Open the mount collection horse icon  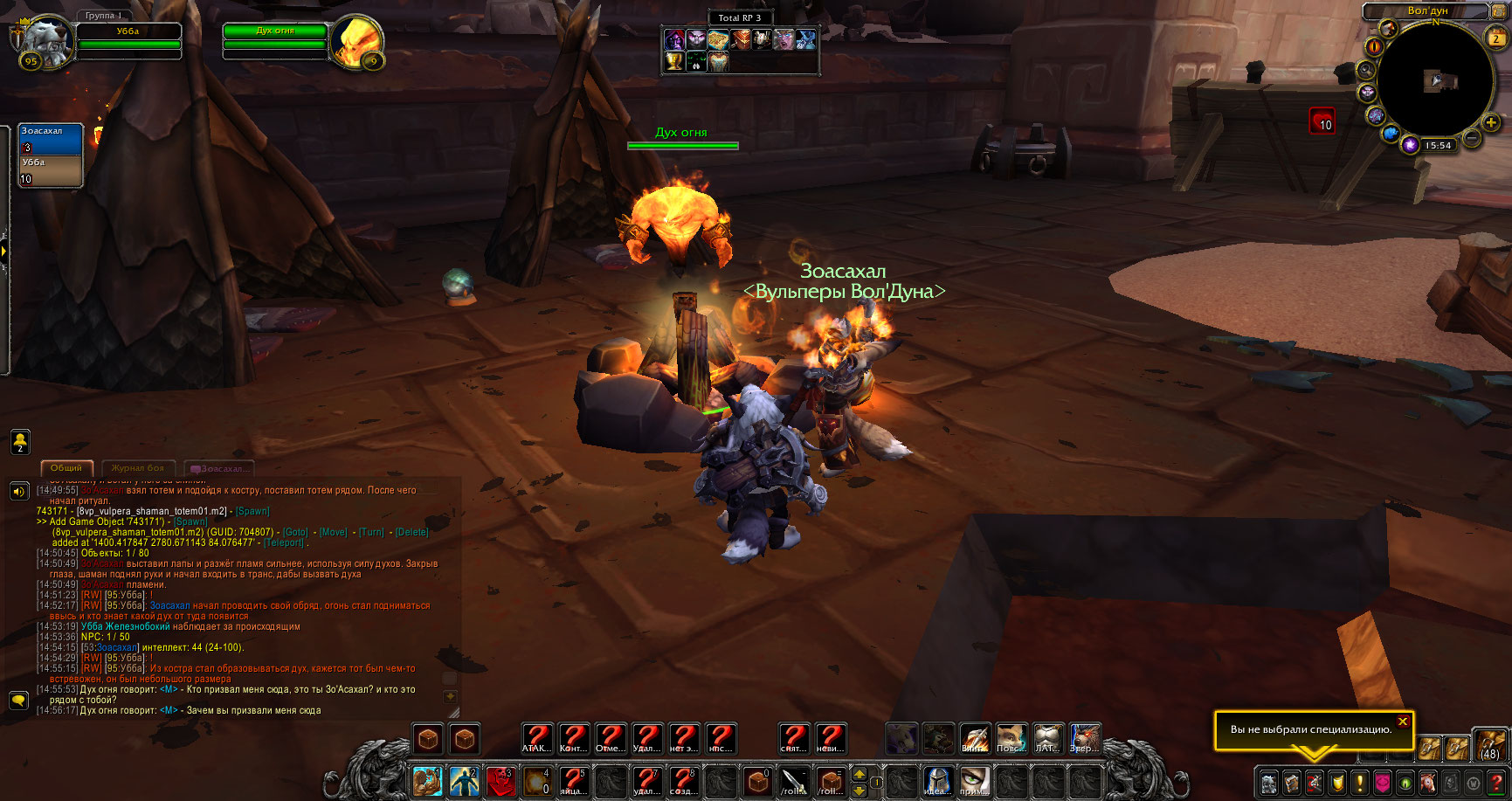pyautogui.click(x=1427, y=782)
